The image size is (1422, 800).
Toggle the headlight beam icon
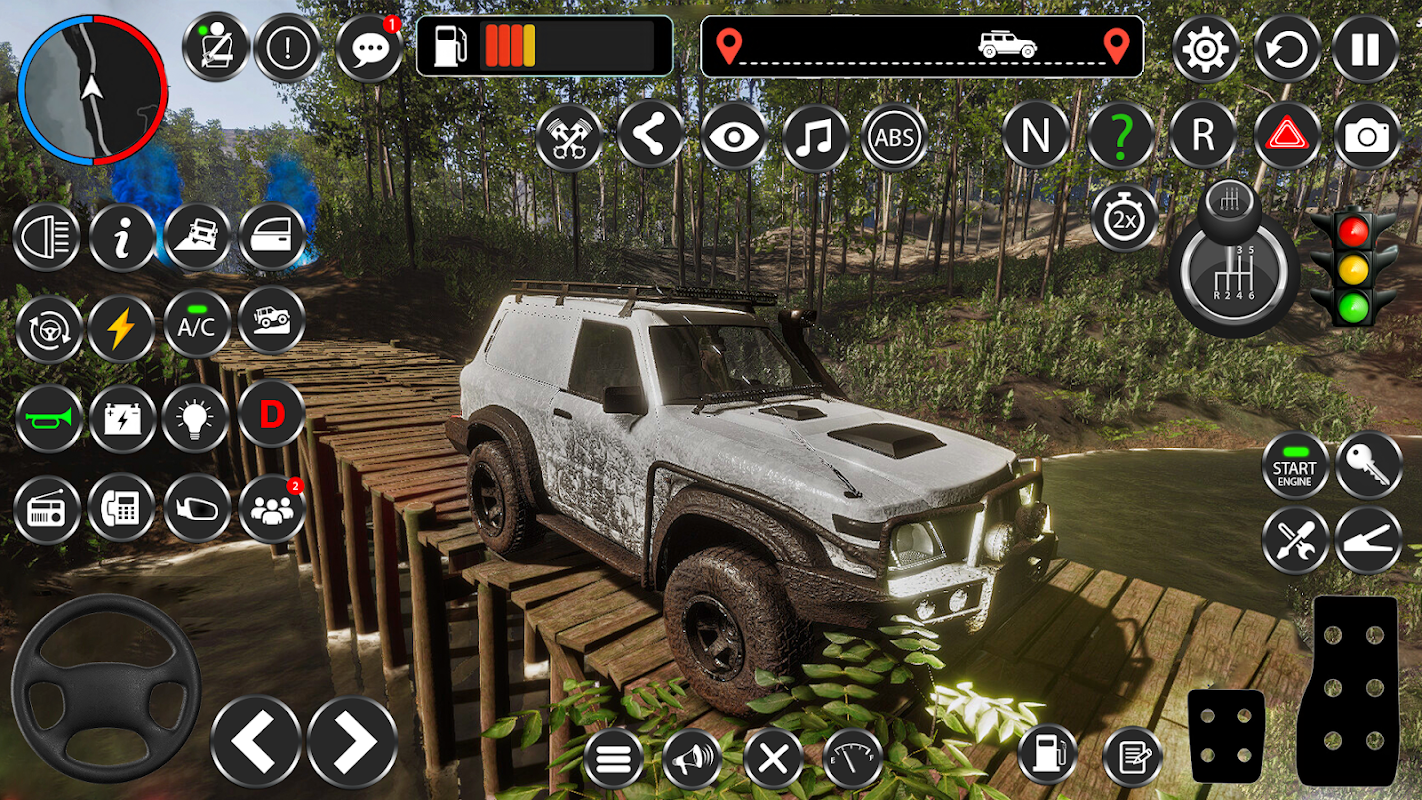tap(47, 237)
